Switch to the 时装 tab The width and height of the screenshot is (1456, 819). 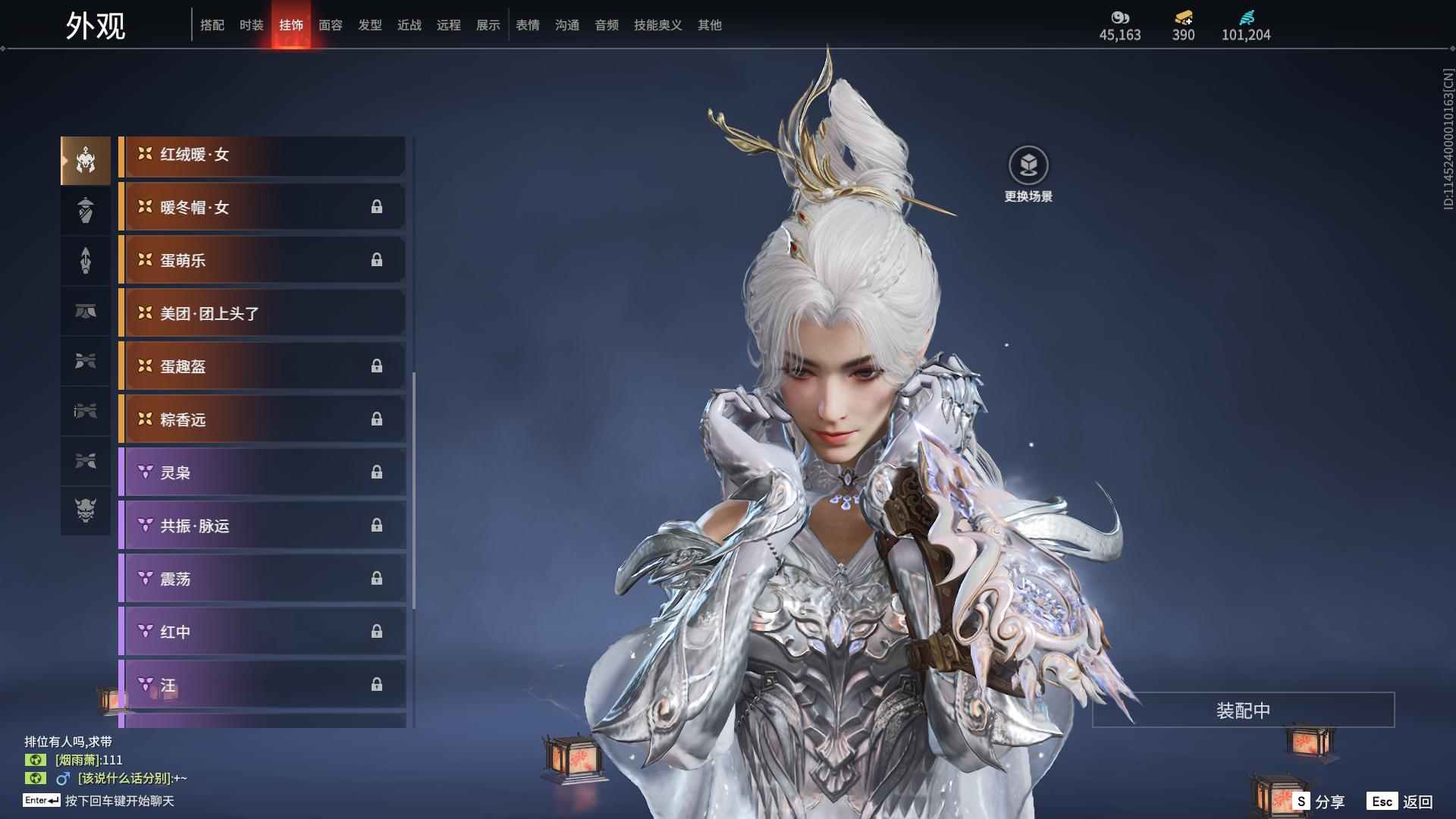(x=251, y=25)
